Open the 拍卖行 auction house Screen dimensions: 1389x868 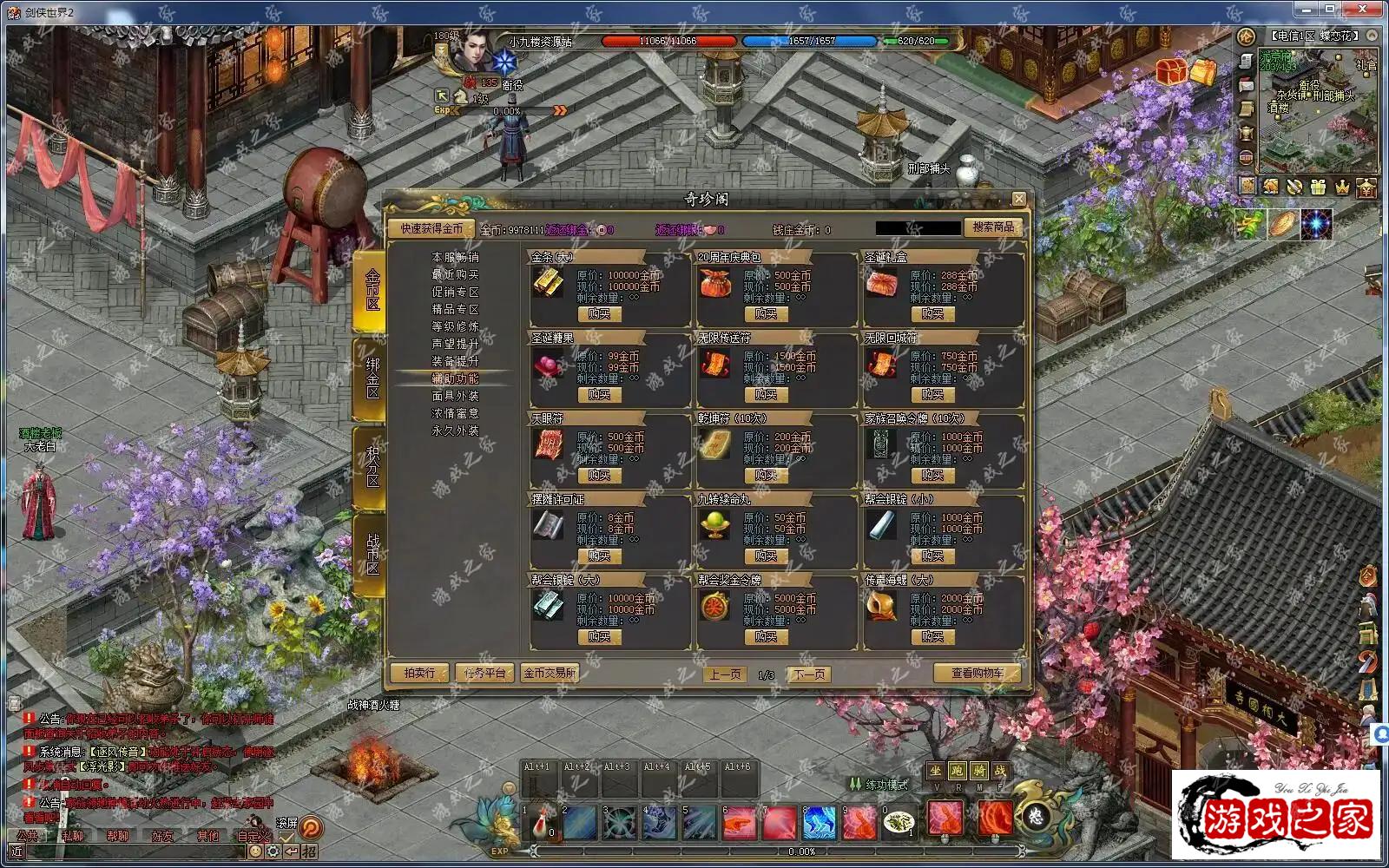[x=419, y=674]
